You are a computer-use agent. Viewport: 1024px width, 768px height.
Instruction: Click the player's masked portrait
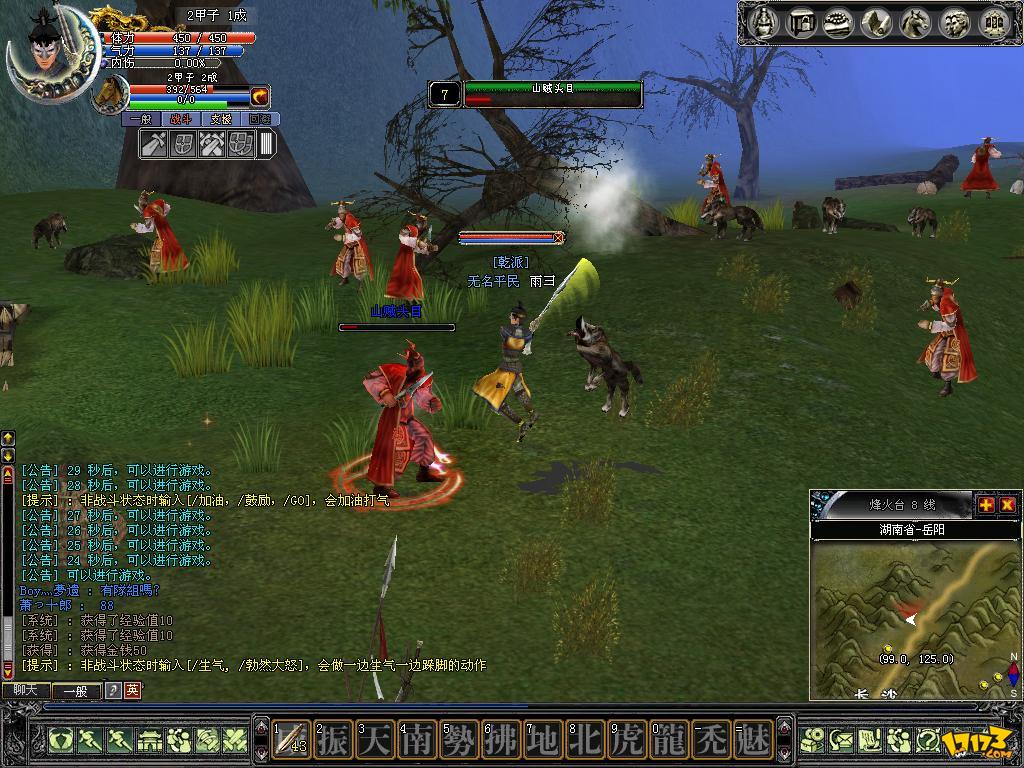pyautogui.click(x=45, y=50)
